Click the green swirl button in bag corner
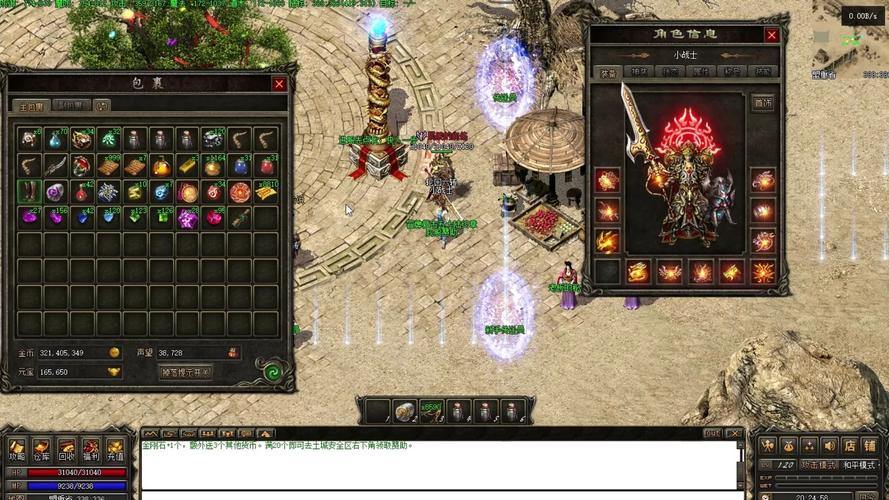Screen dimensions: 889x500 point(270,371)
